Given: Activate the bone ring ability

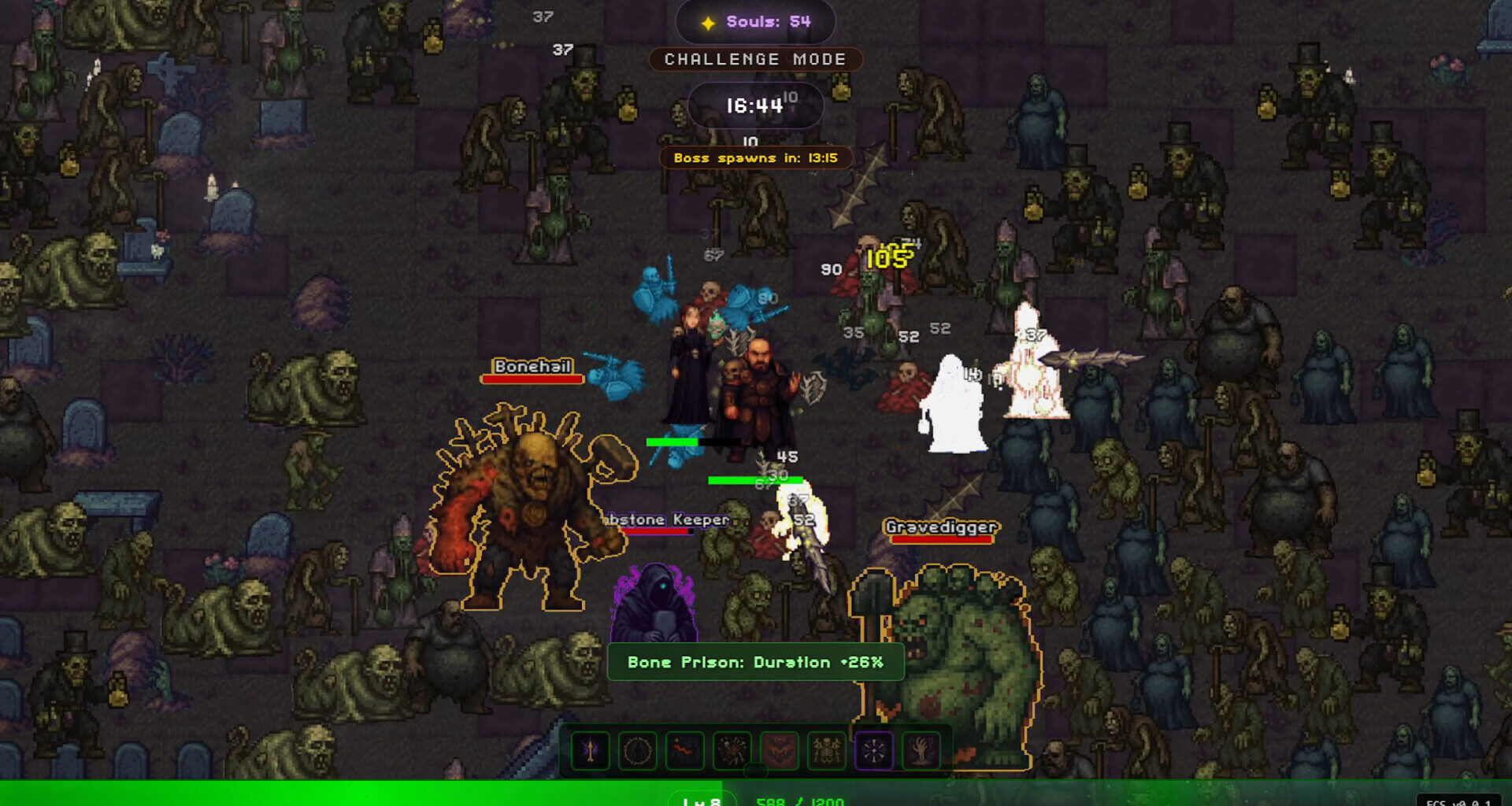Looking at the screenshot, I should (x=638, y=752).
